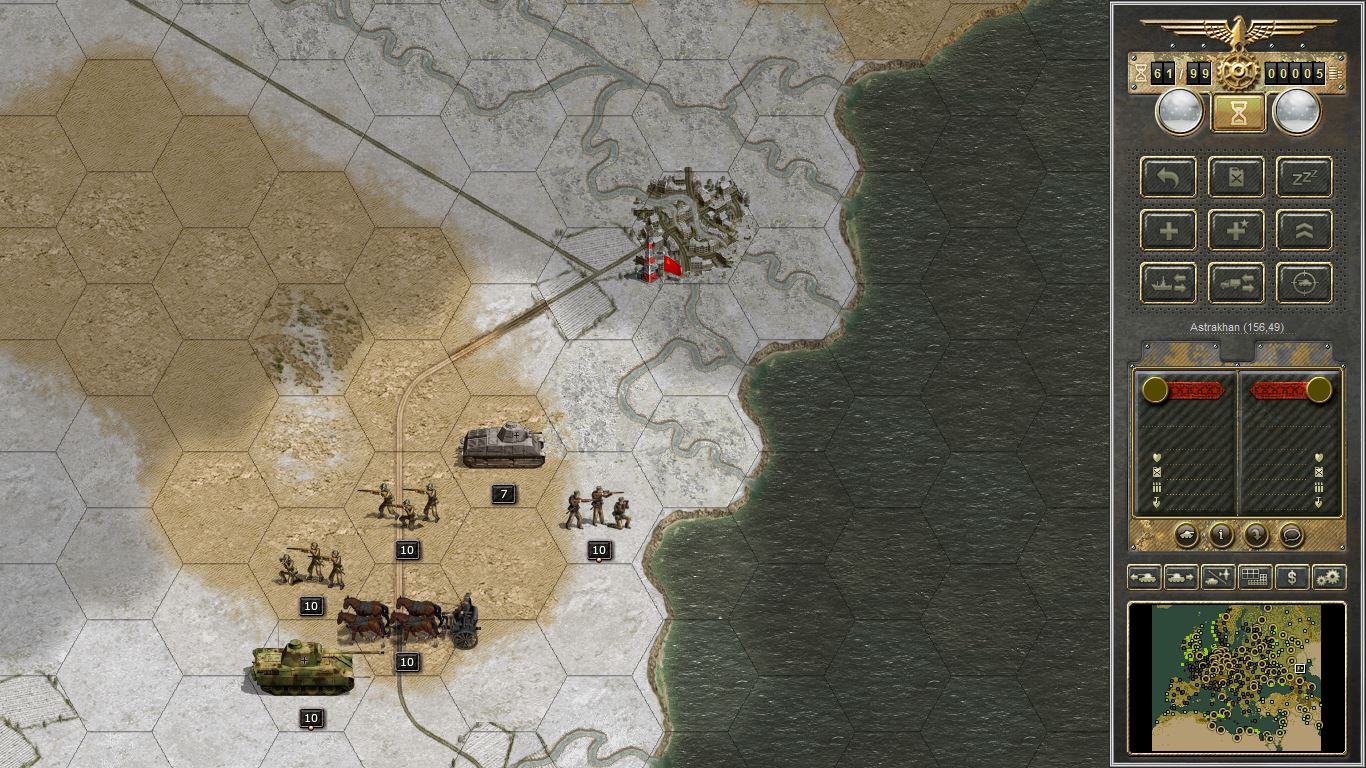Toggle truck transport mount button
The image size is (1366, 768).
click(x=1236, y=283)
